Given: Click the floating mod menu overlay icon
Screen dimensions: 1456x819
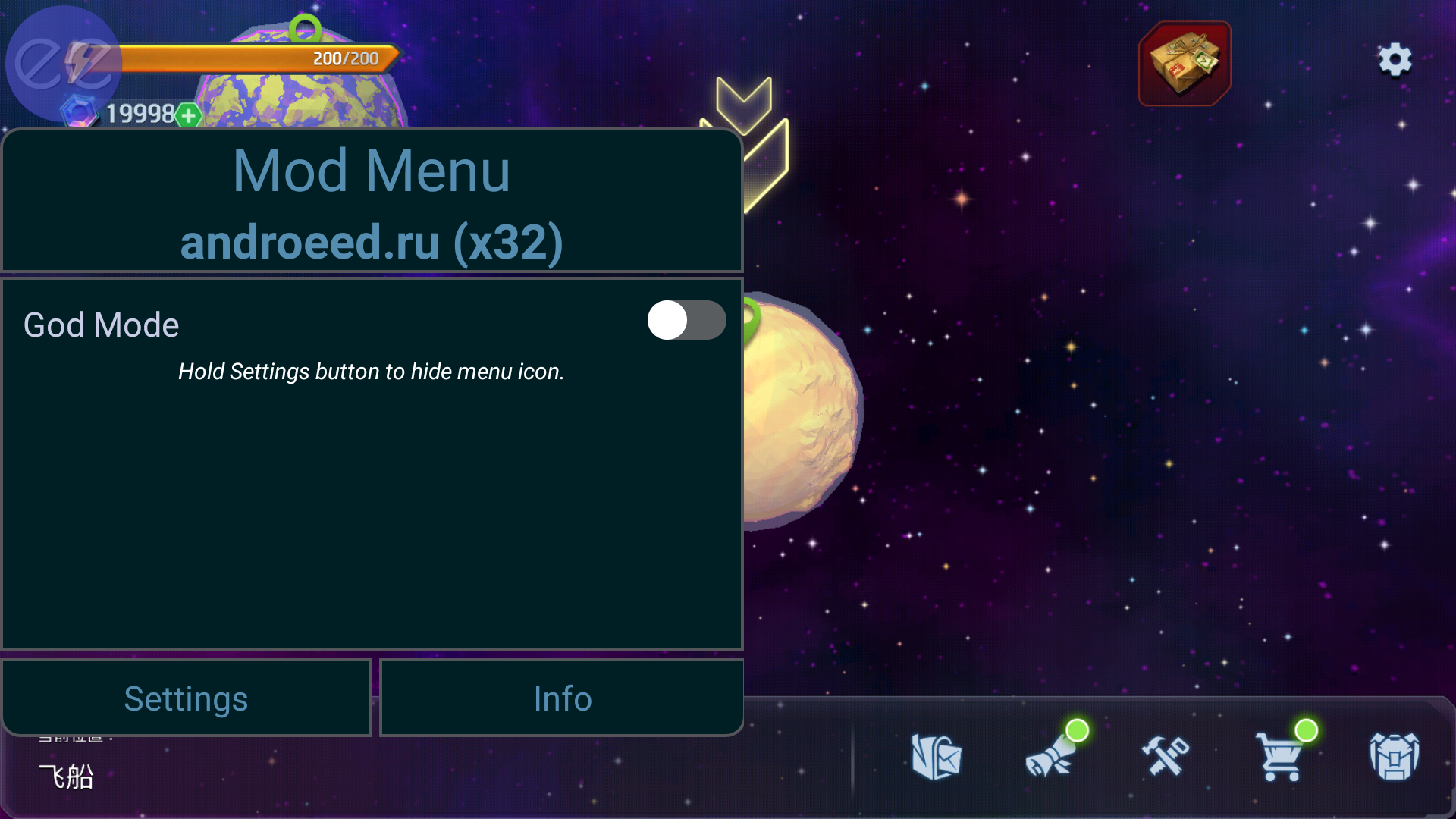Looking at the screenshot, I should [62, 64].
